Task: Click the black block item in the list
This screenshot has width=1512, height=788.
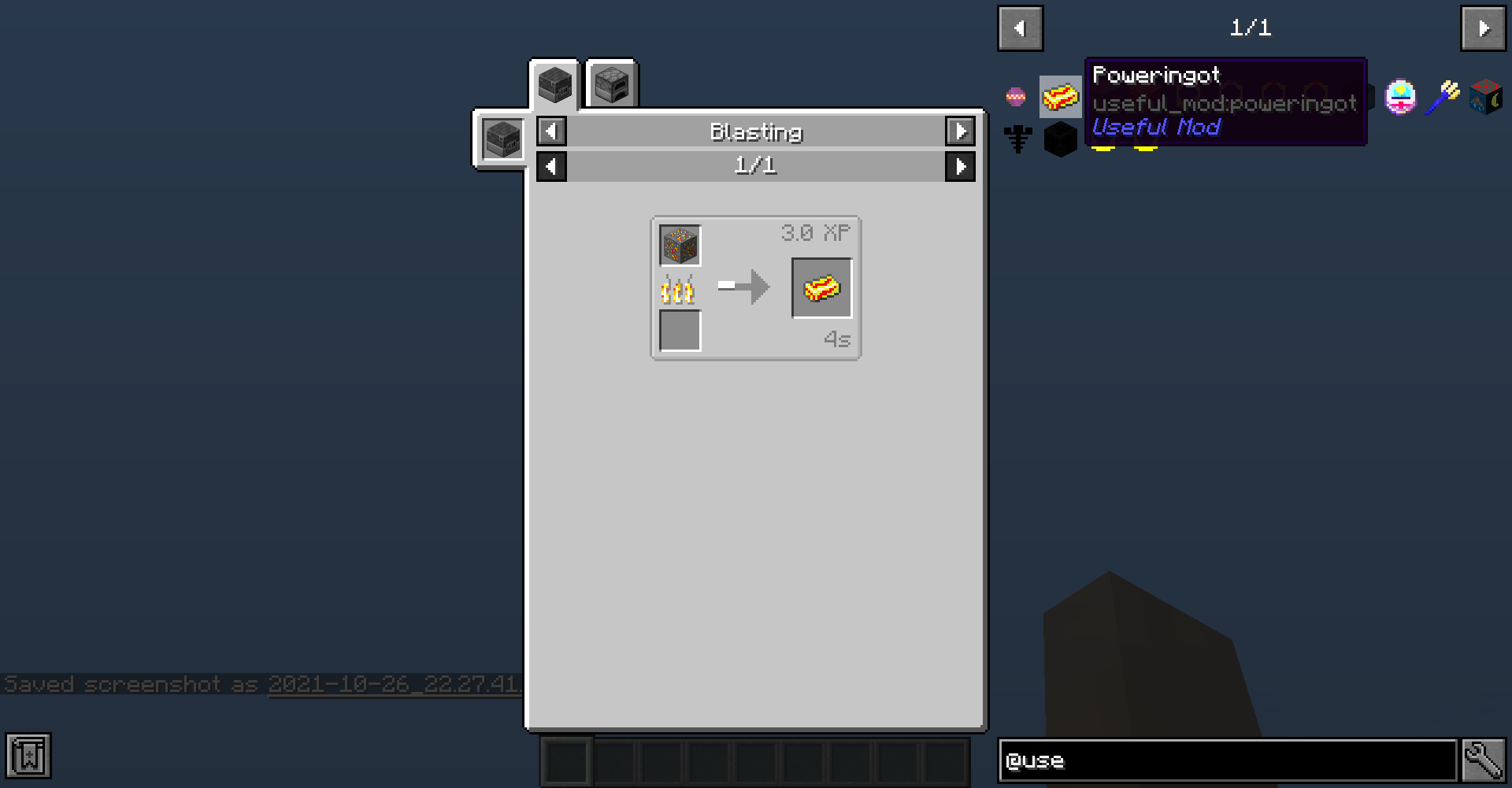Action: tap(1060, 139)
